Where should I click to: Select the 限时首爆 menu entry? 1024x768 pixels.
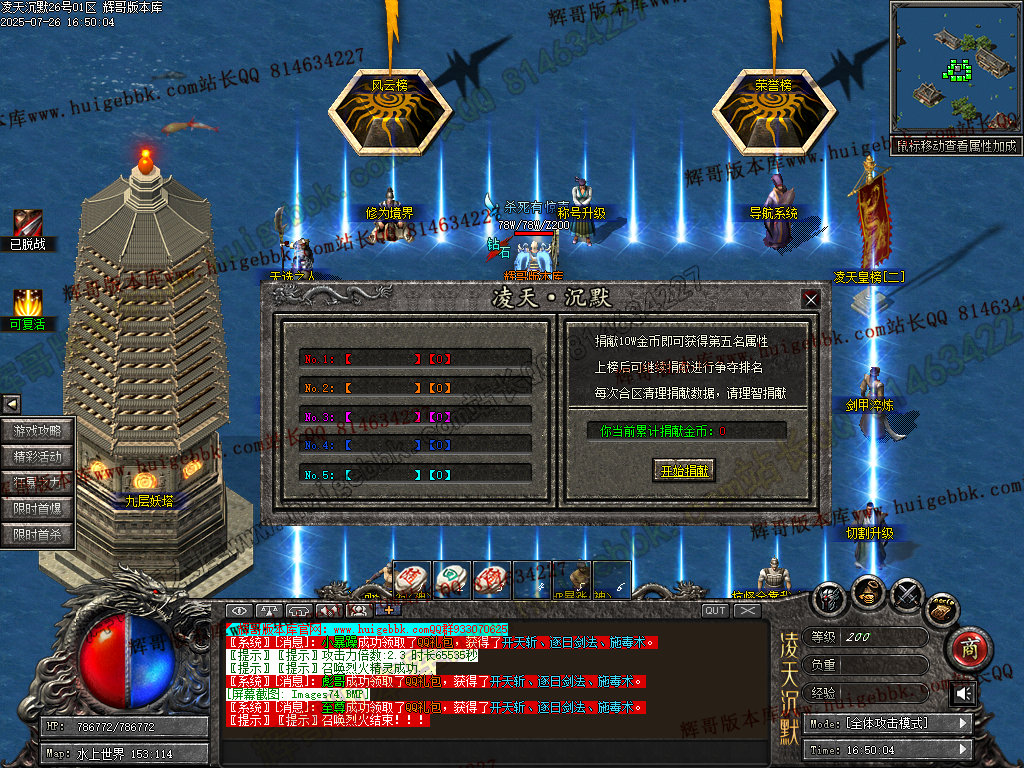[38, 509]
